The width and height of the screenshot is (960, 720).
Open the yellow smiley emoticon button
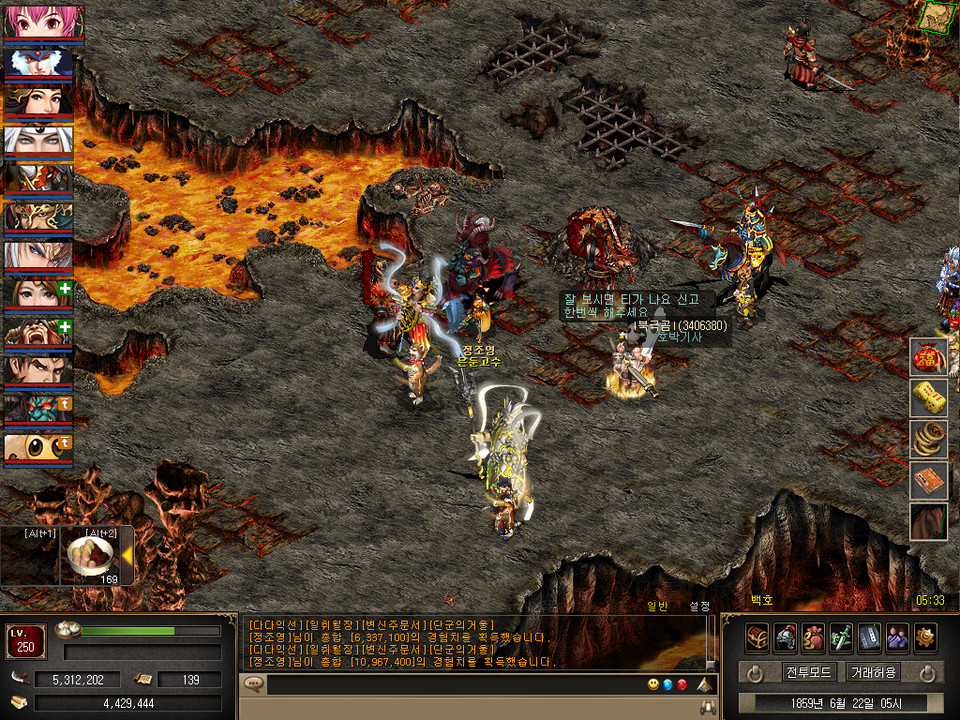click(x=653, y=685)
